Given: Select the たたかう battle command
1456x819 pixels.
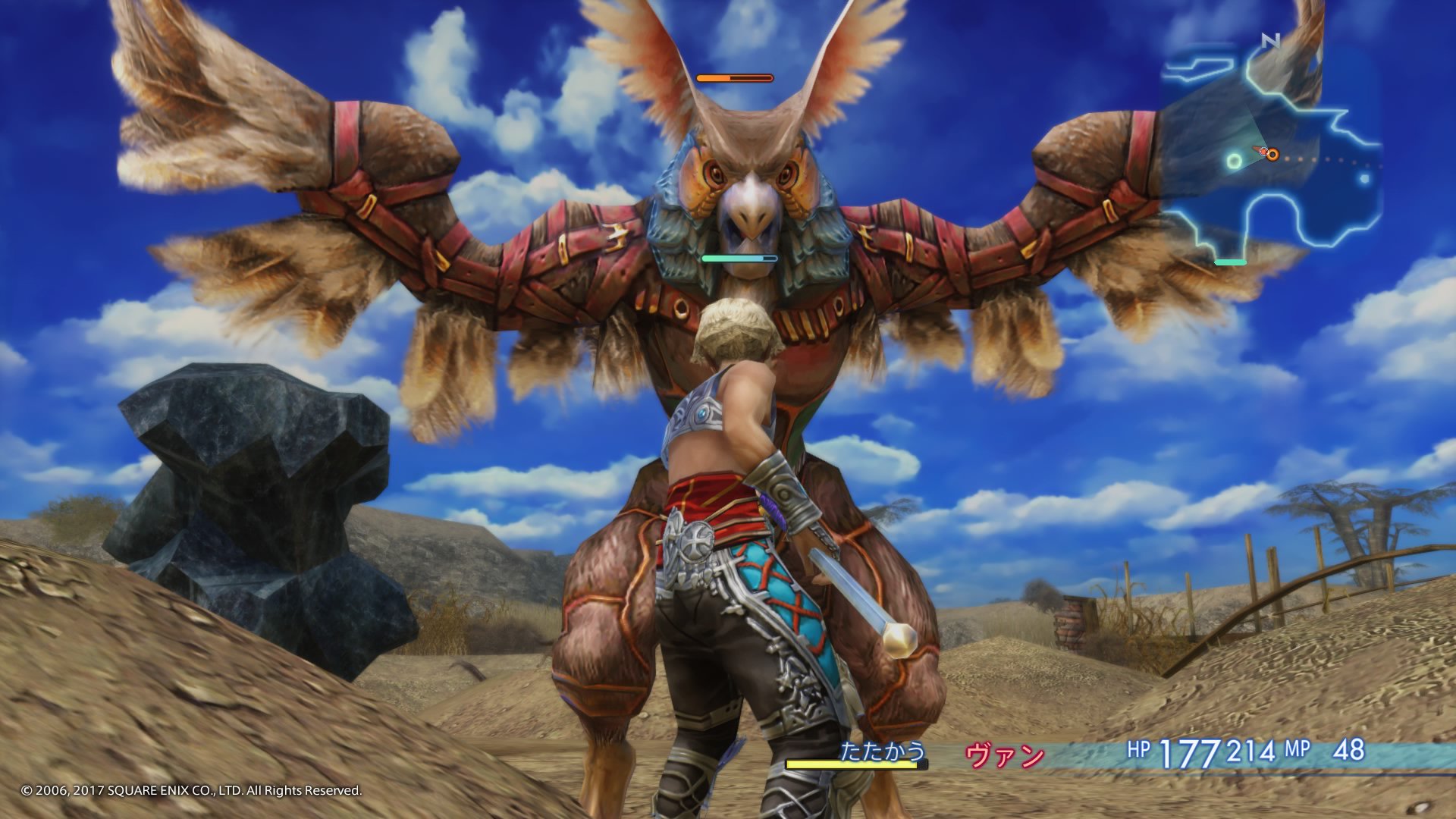Looking at the screenshot, I should coord(884,751).
